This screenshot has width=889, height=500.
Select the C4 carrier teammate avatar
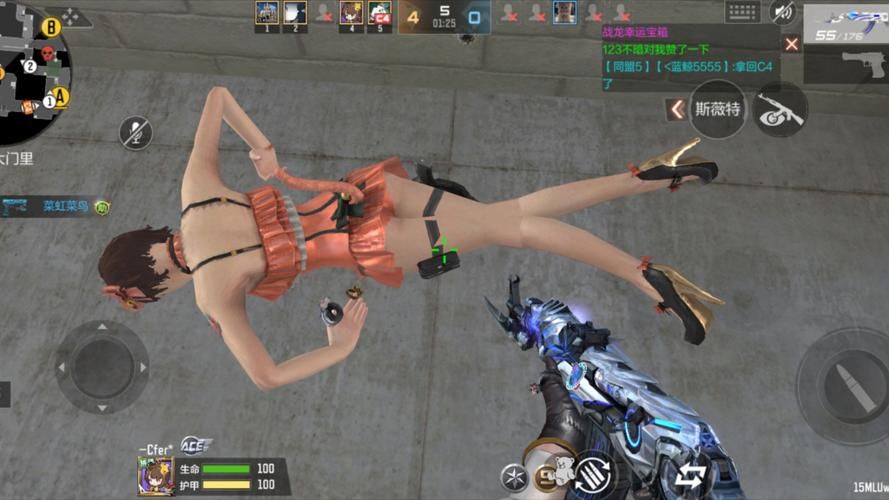(x=379, y=13)
